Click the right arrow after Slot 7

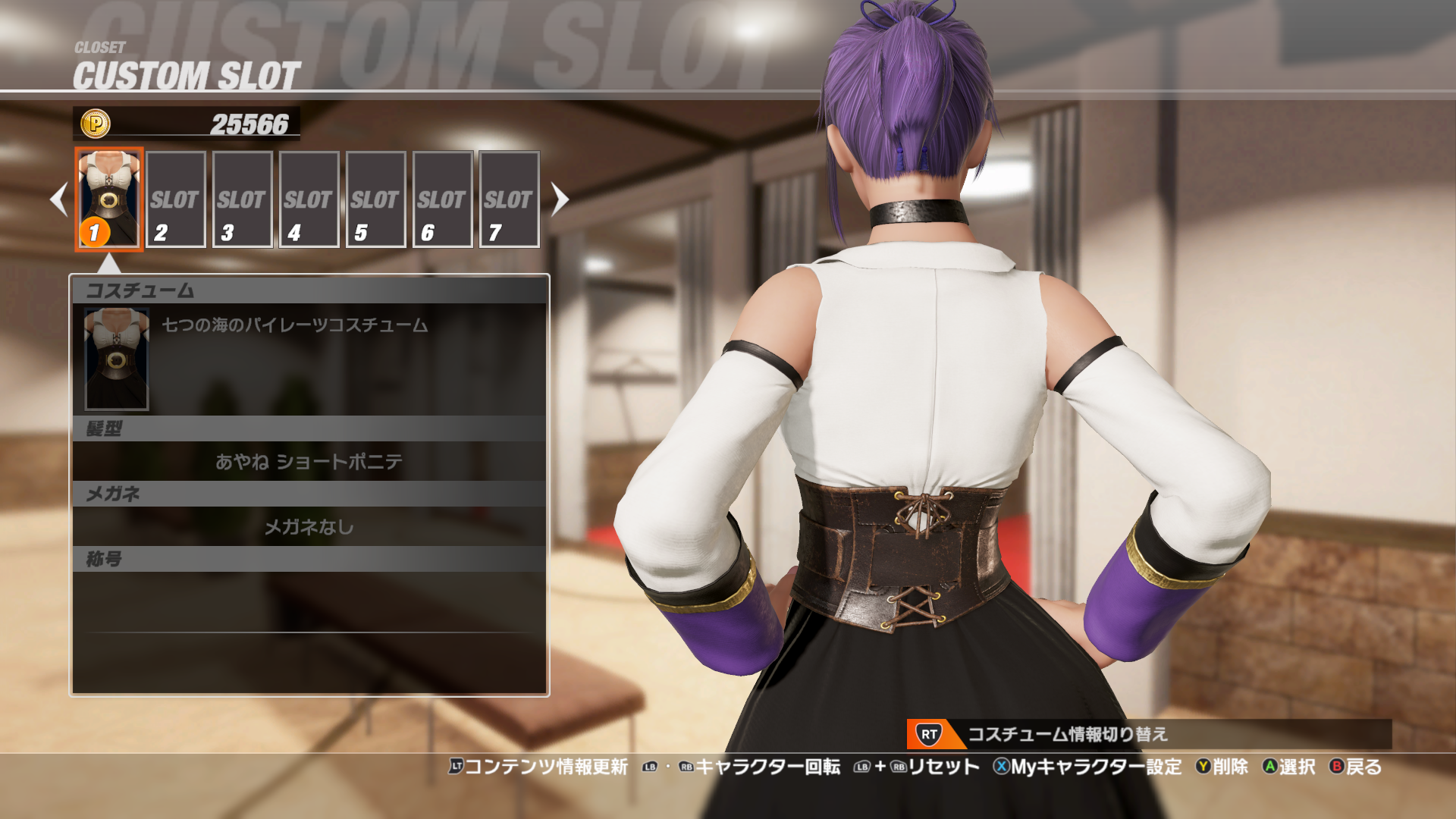560,199
